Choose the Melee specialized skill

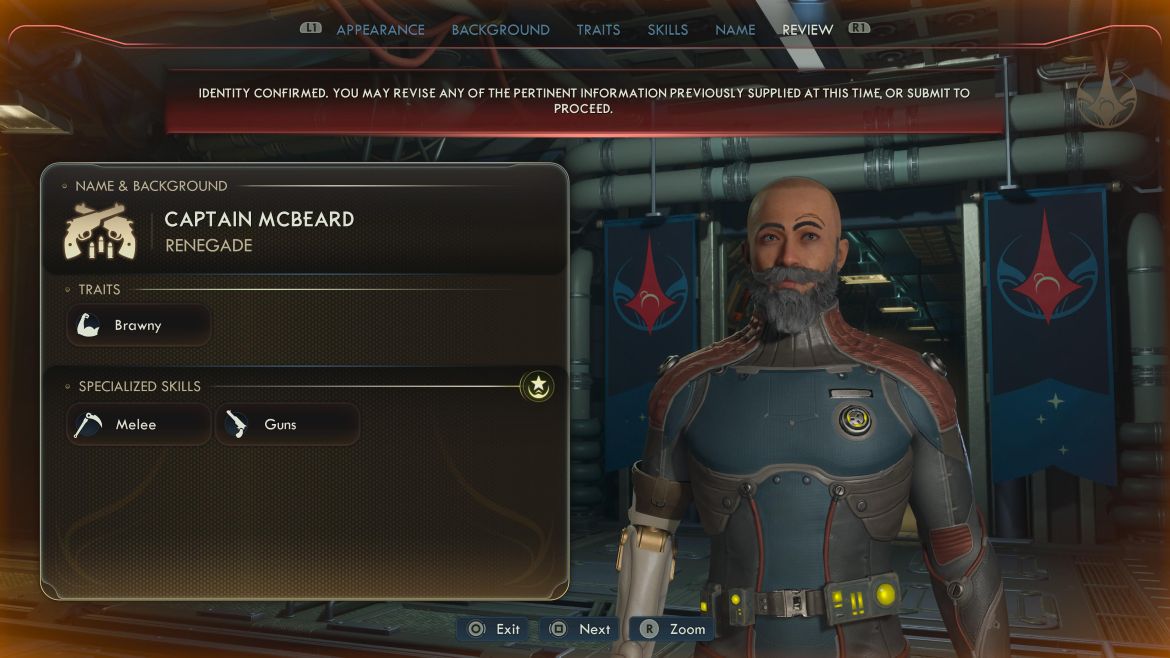139,425
